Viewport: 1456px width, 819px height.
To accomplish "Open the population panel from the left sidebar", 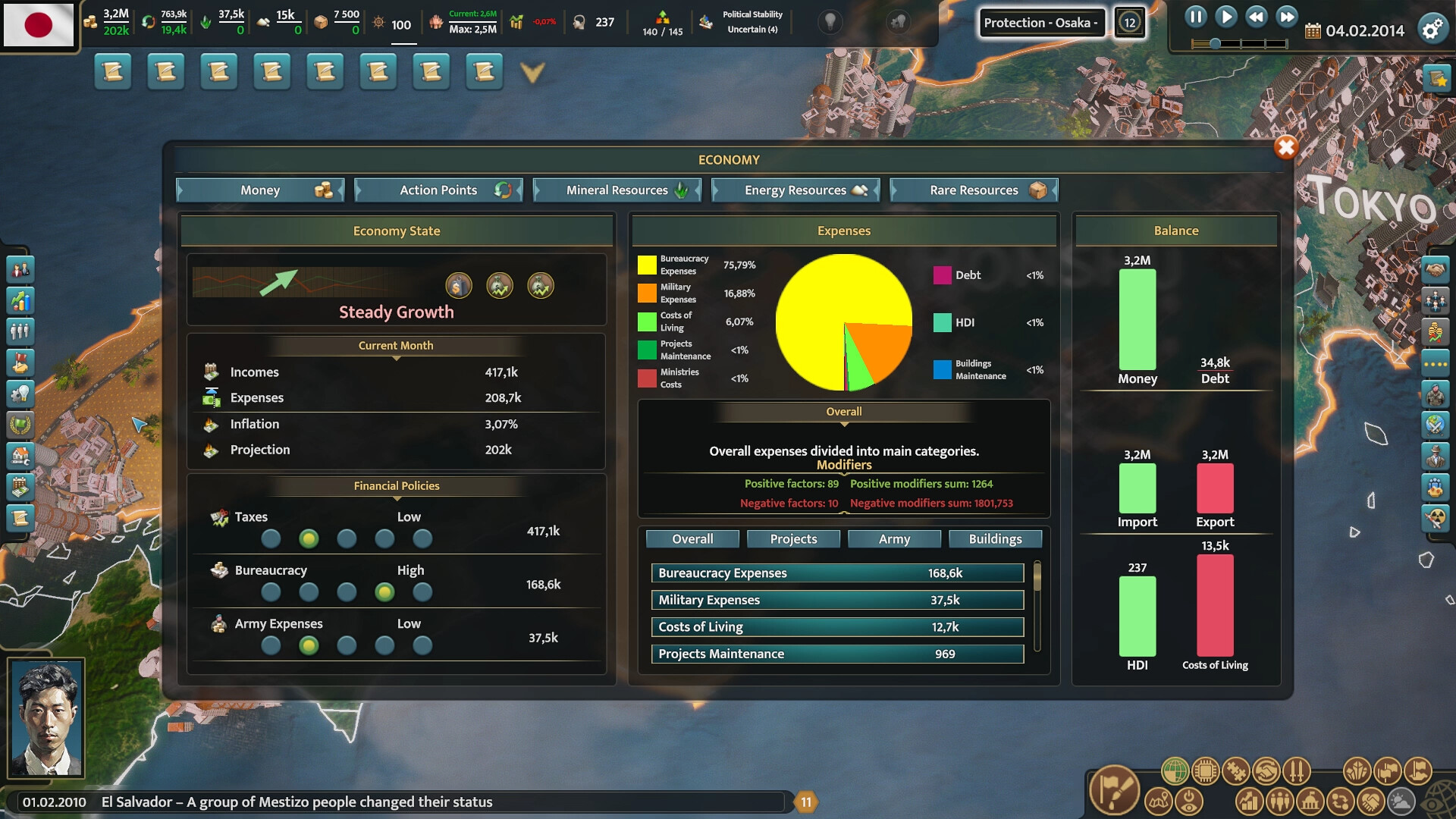I will pyautogui.click(x=20, y=331).
